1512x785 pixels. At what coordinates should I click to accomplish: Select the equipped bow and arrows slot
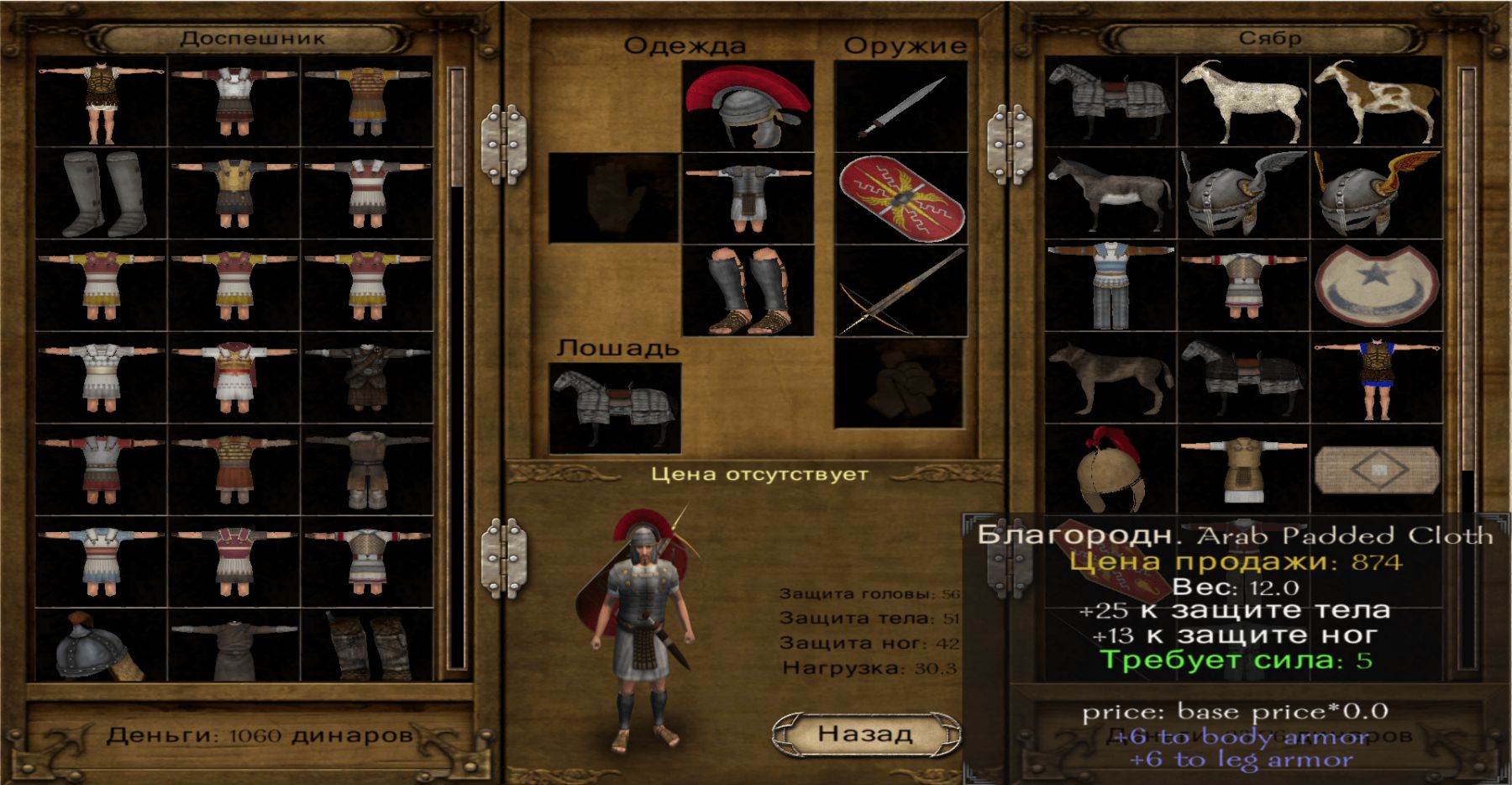[900, 290]
